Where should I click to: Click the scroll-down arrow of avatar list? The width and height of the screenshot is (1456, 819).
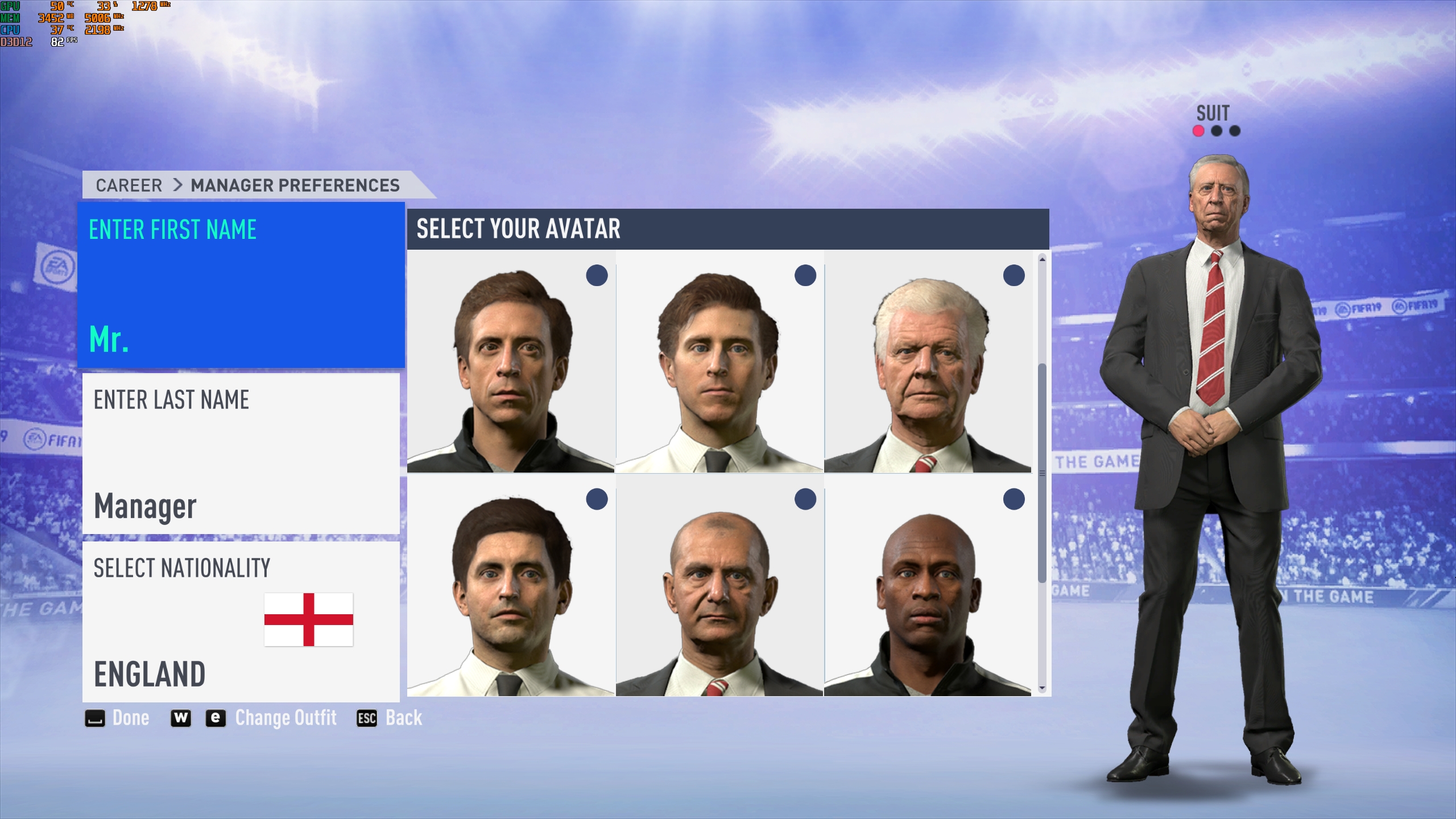1042,688
